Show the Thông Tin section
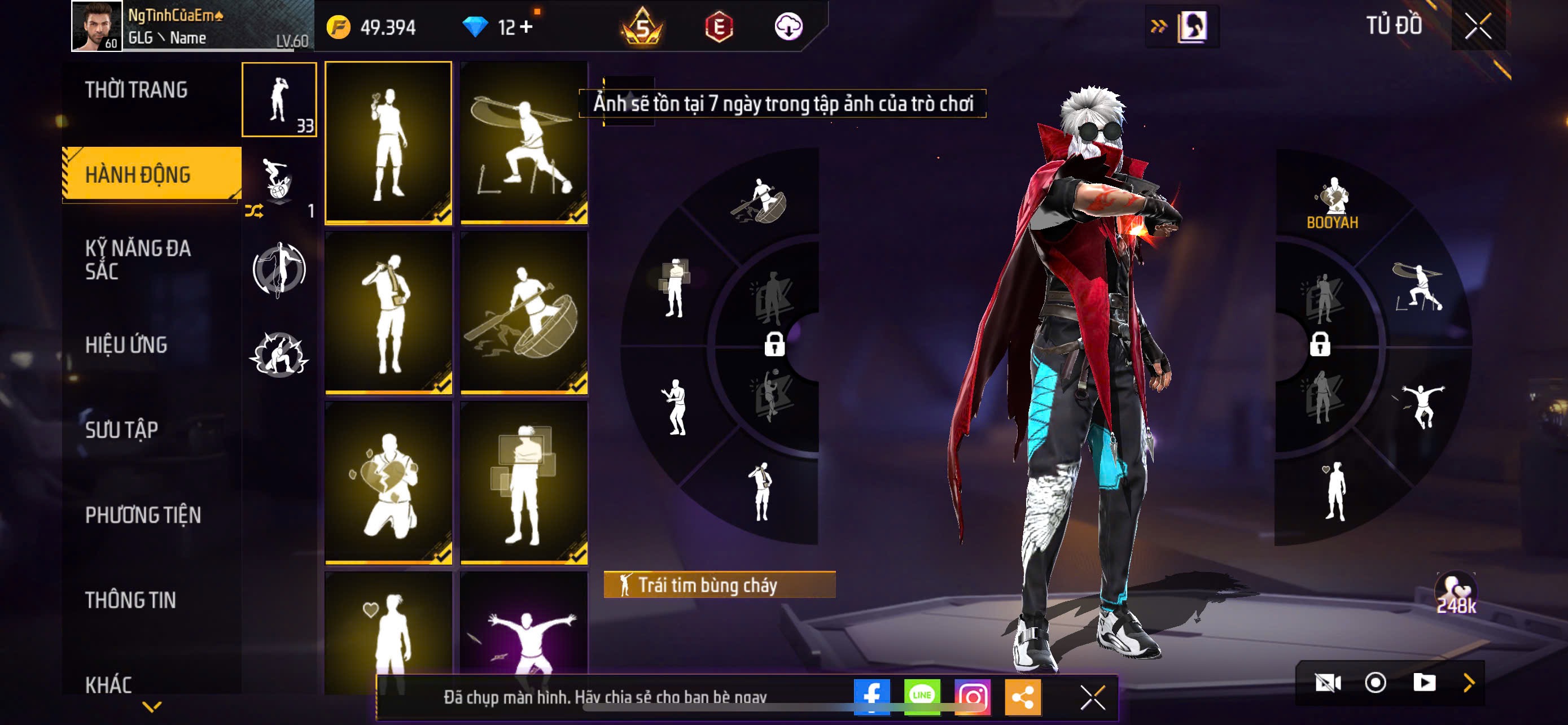The image size is (1568, 725). 130,601
